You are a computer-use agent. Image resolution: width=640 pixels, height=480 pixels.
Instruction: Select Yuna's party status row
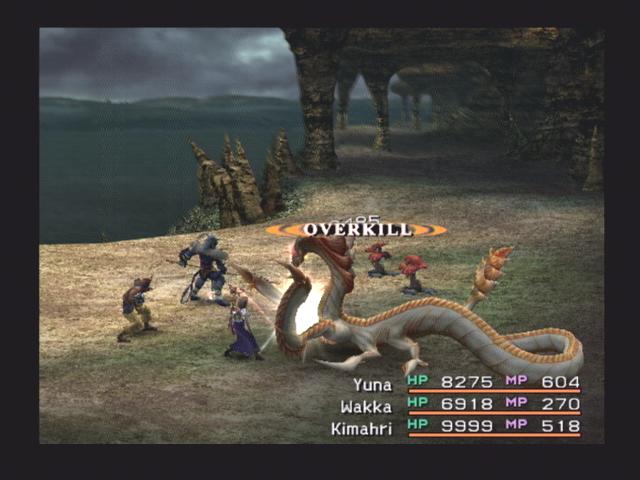click(465, 382)
